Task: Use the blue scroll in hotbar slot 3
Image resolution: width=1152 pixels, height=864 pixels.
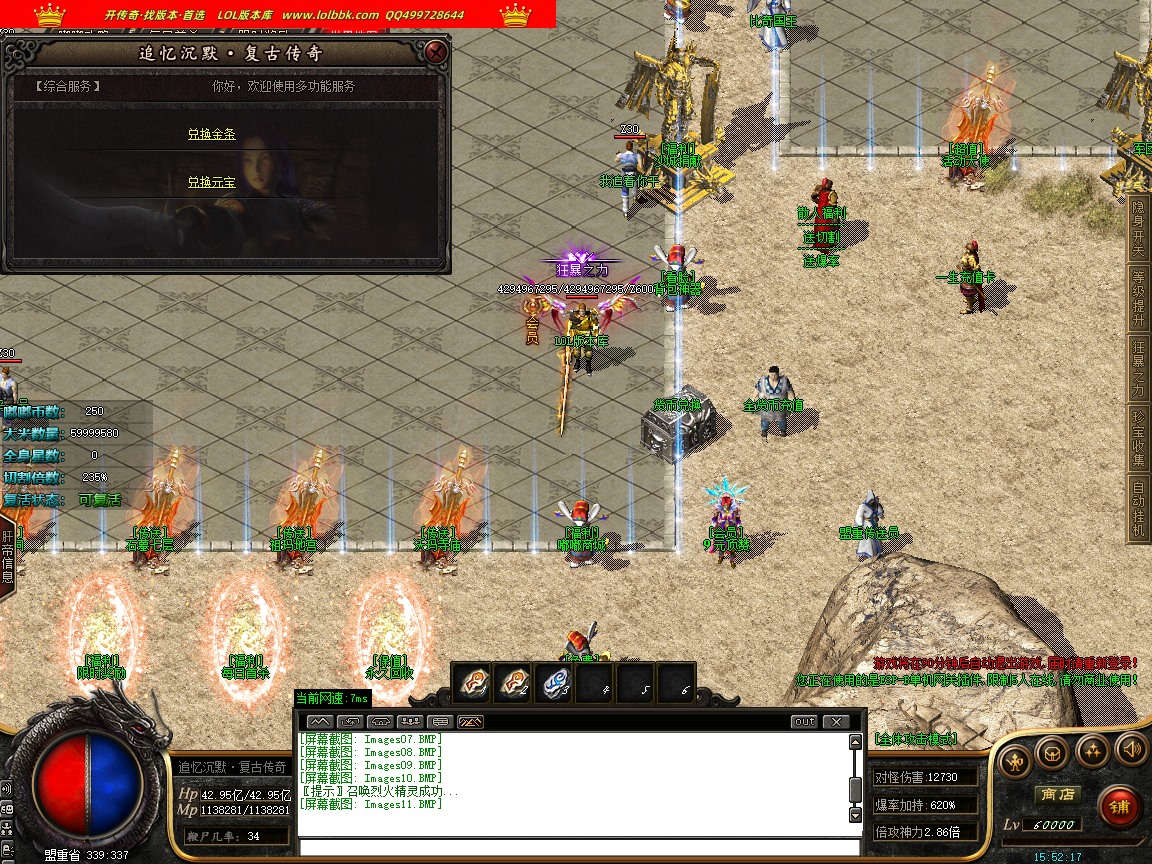Action: pyautogui.click(x=555, y=683)
